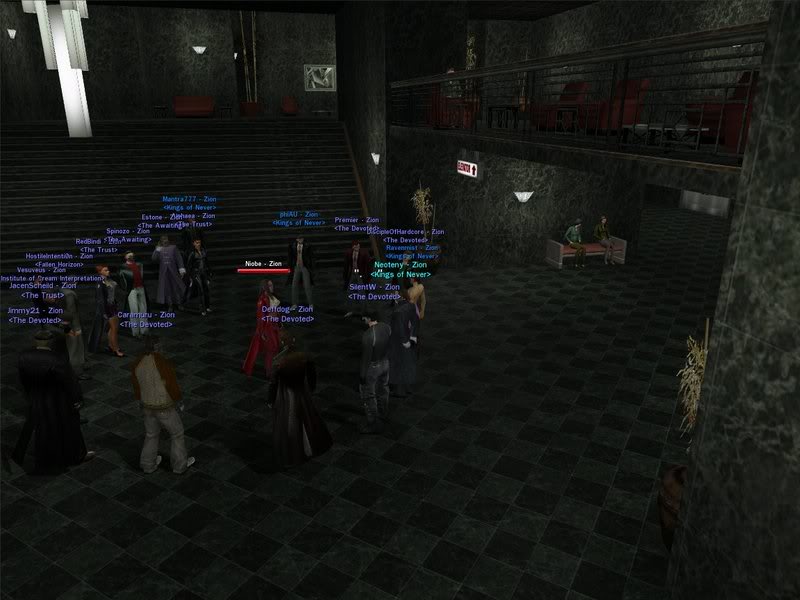Image resolution: width=800 pixels, height=600 pixels.
Task: Target Mantra777's nameplate
Action: [x=189, y=199]
